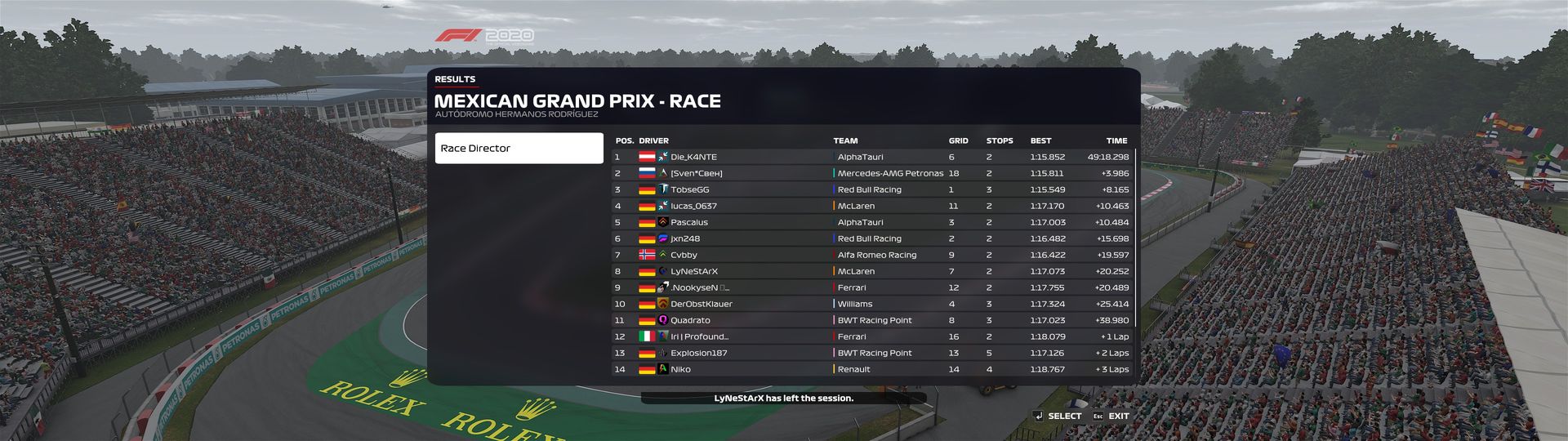Choose the [Sven*Свен] Mercedes result row

[x=871, y=173]
